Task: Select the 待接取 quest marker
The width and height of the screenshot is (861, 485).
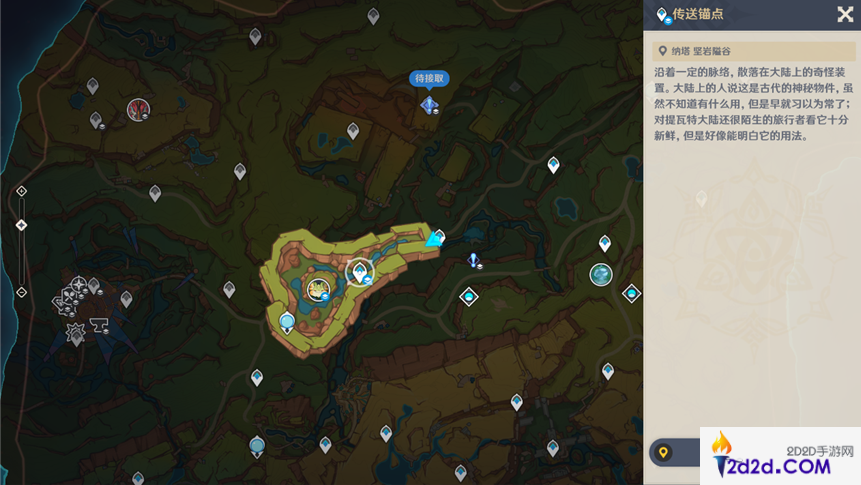Action: pos(430,104)
